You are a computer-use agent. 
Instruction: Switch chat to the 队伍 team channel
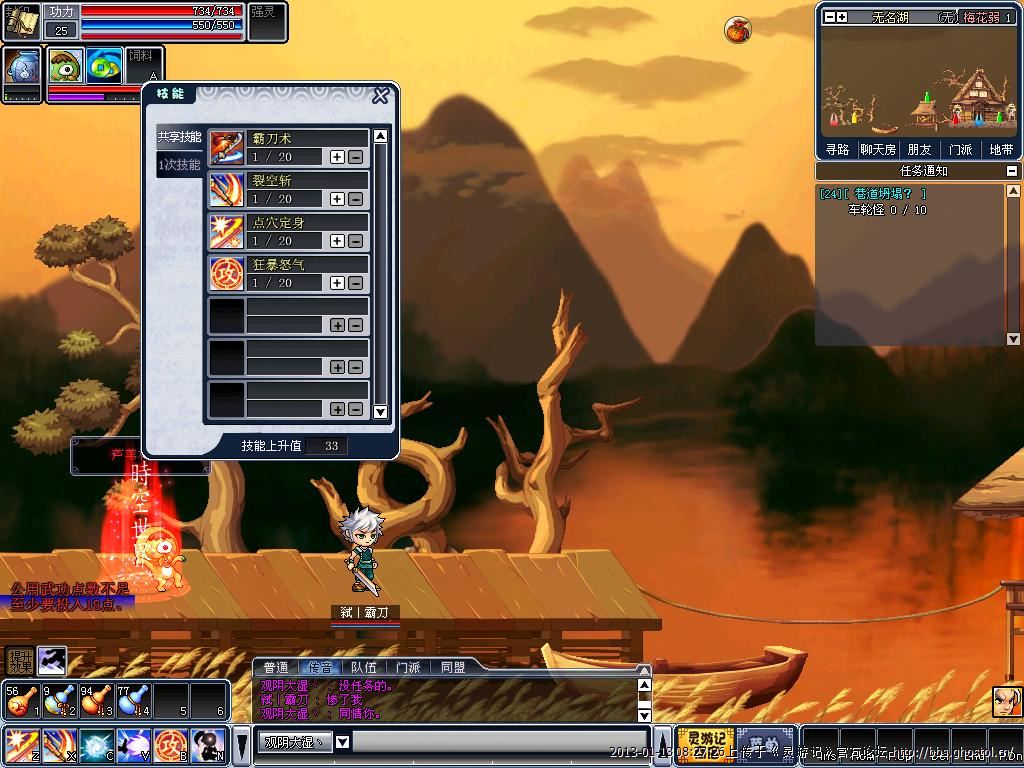point(364,667)
